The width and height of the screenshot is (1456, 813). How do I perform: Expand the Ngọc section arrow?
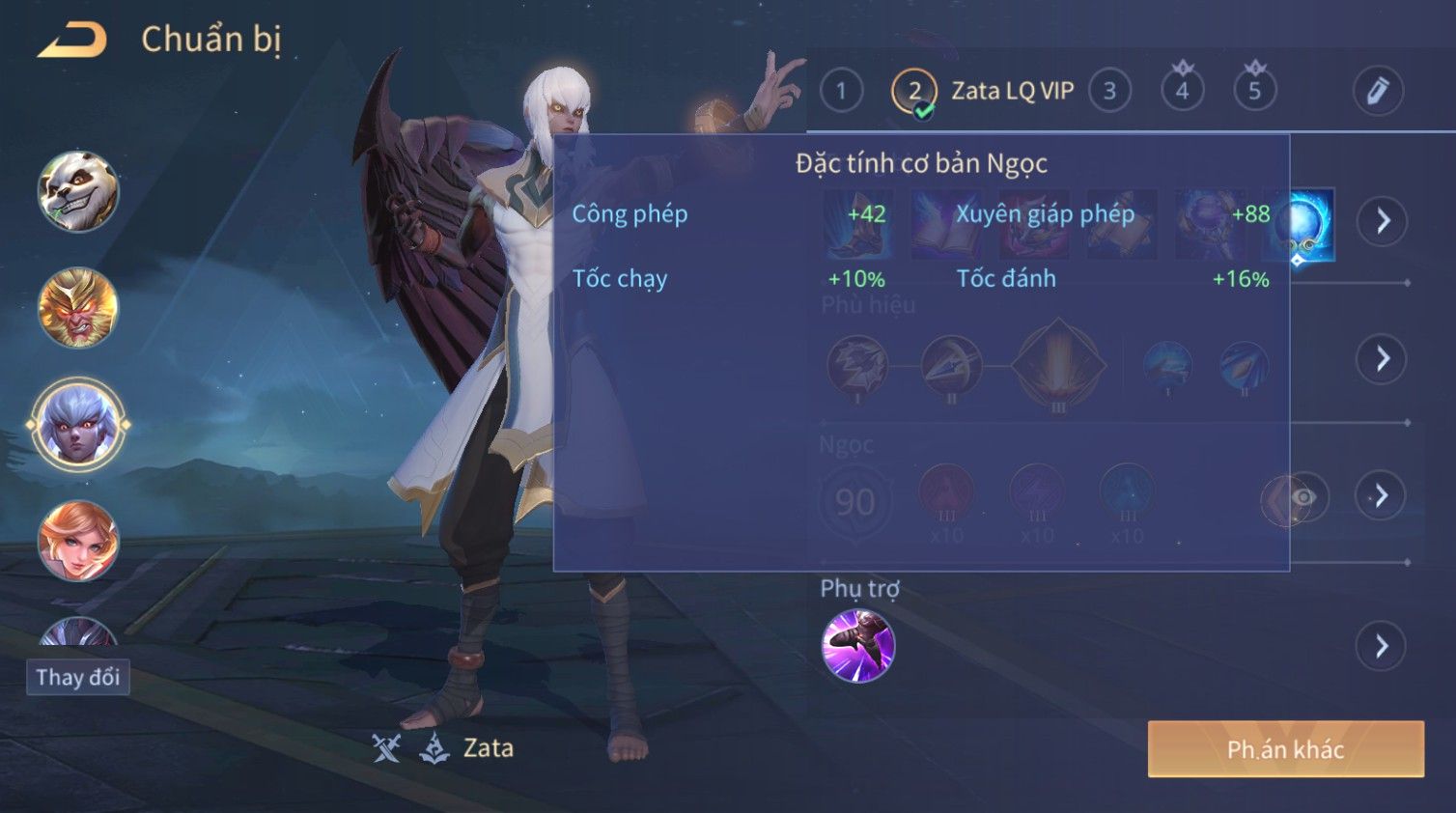click(x=1382, y=496)
